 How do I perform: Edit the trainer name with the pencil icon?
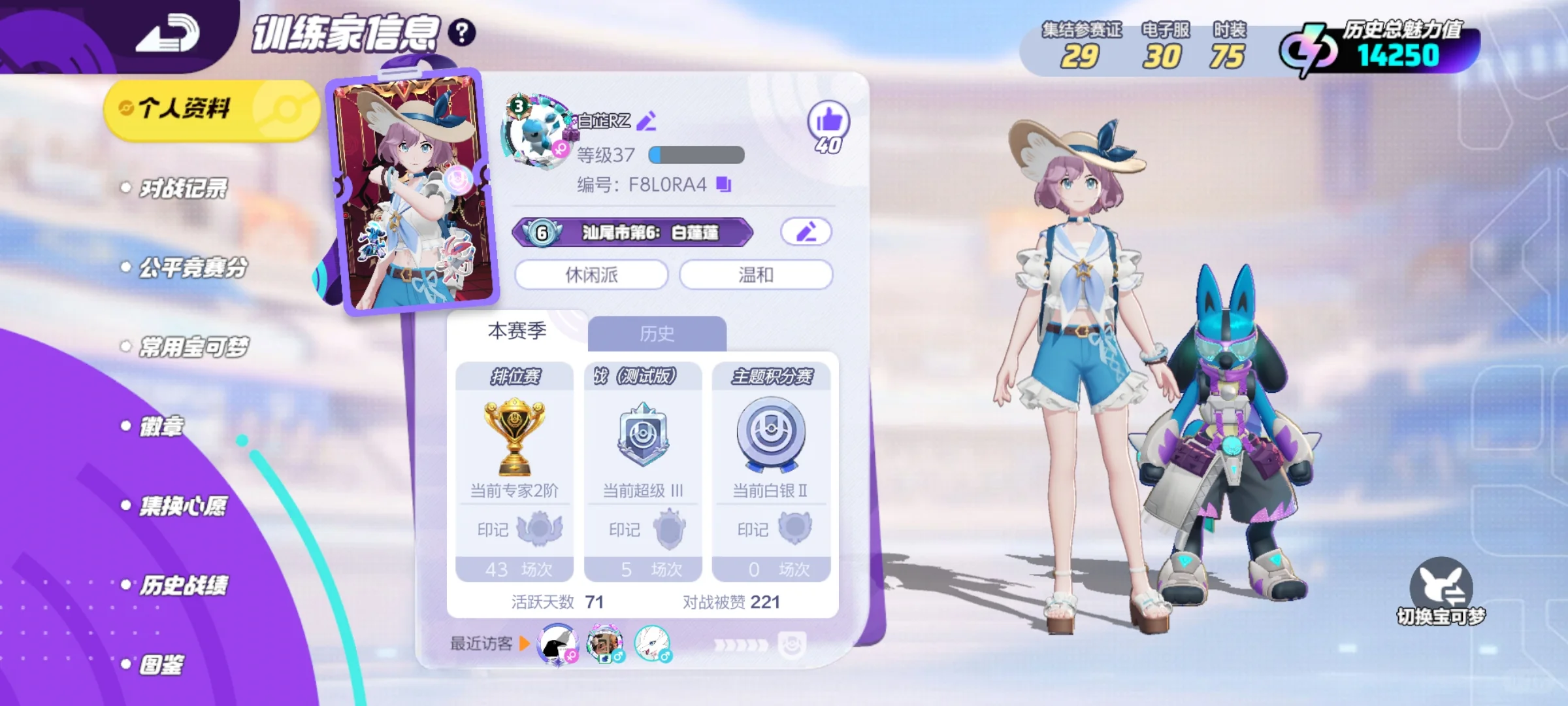tap(647, 121)
